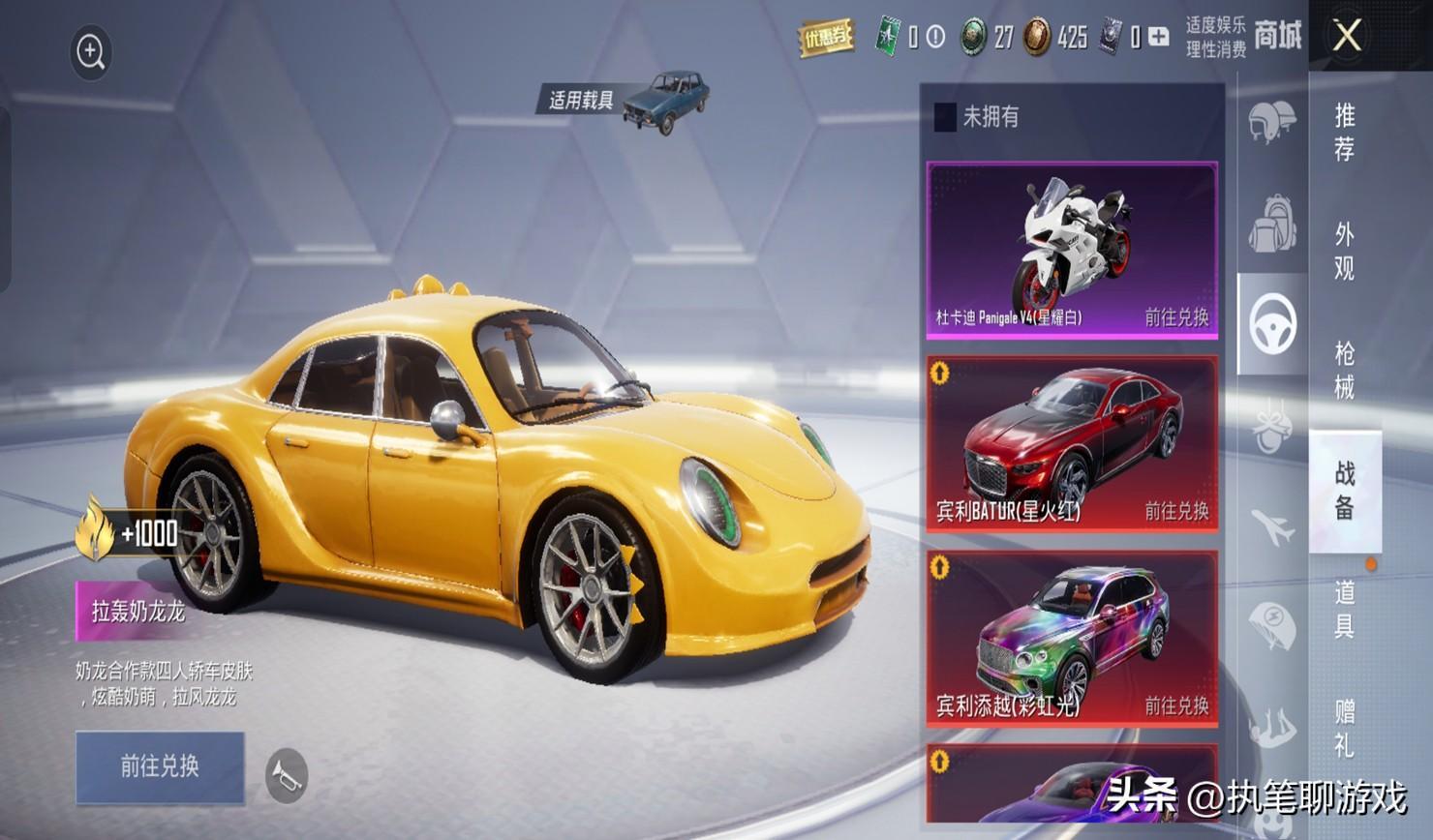This screenshot has height=840, width=1433.
Task: Close the shop with the X button
Action: coord(1347,37)
